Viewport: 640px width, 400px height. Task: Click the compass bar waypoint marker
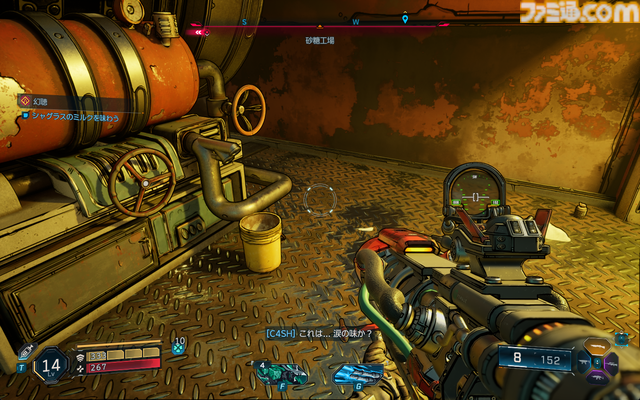point(404,19)
